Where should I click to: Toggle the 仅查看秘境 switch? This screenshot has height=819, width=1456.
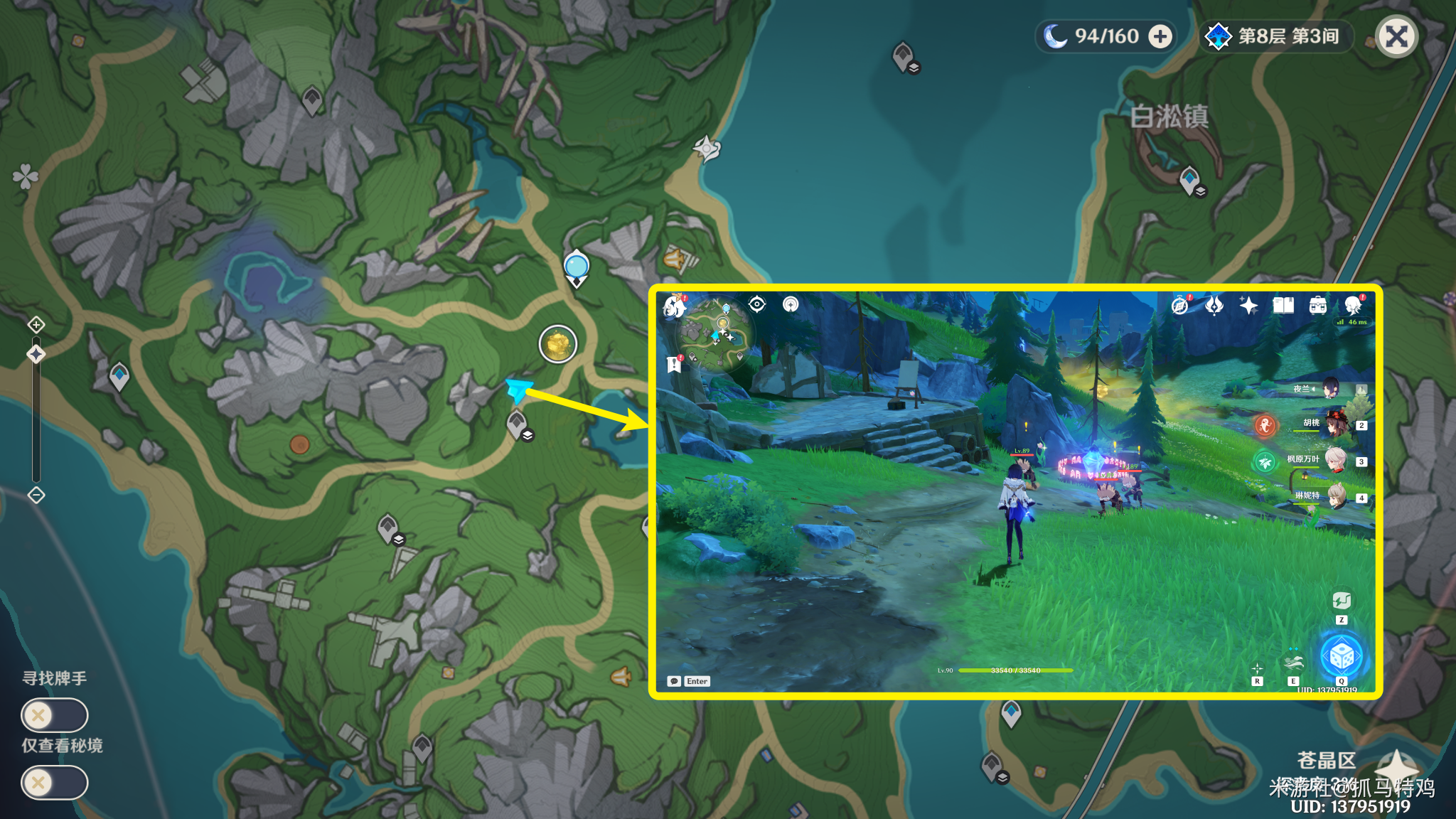[x=54, y=783]
